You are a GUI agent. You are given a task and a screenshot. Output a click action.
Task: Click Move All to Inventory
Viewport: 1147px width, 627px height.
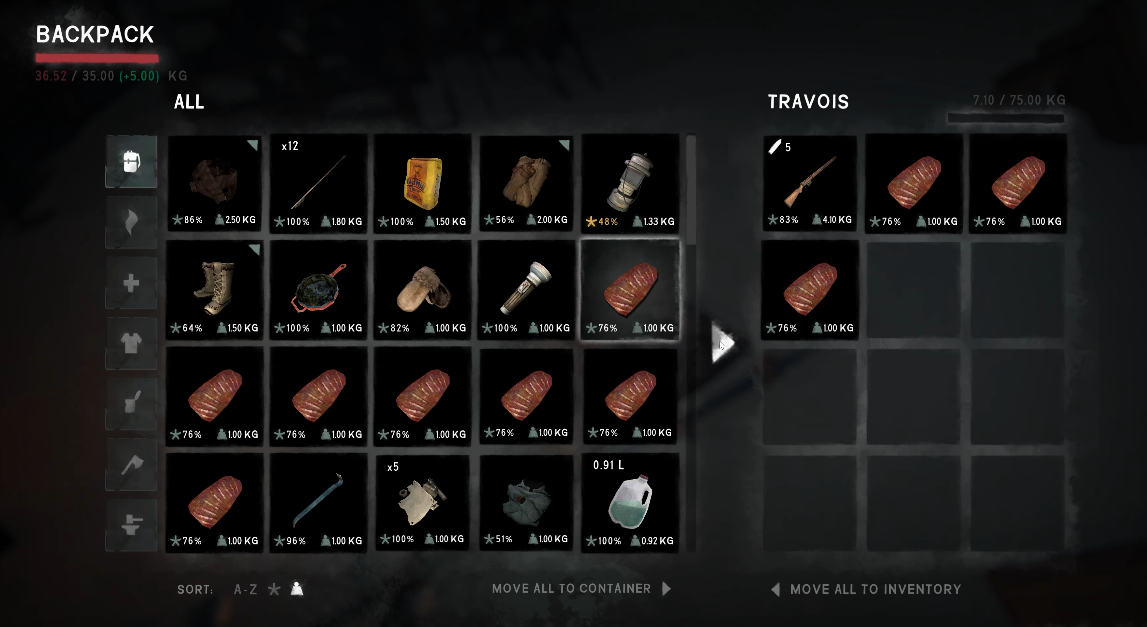click(866, 589)
